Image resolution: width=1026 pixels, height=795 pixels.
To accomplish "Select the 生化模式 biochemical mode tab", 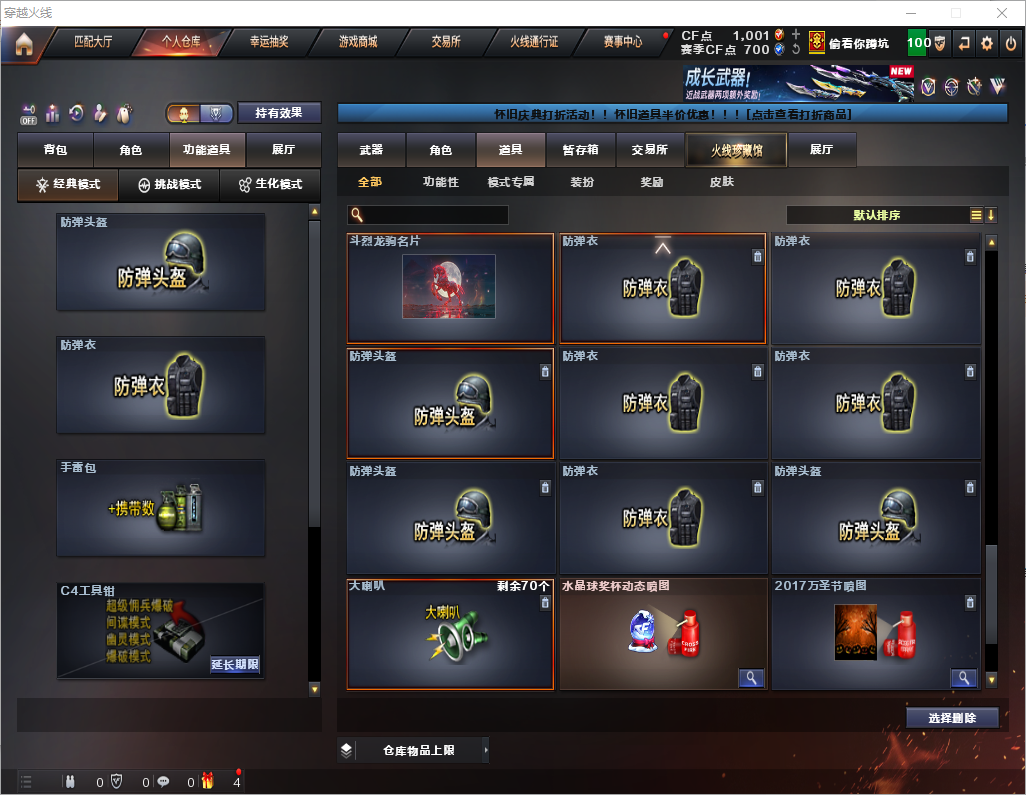I will [270, 185].
